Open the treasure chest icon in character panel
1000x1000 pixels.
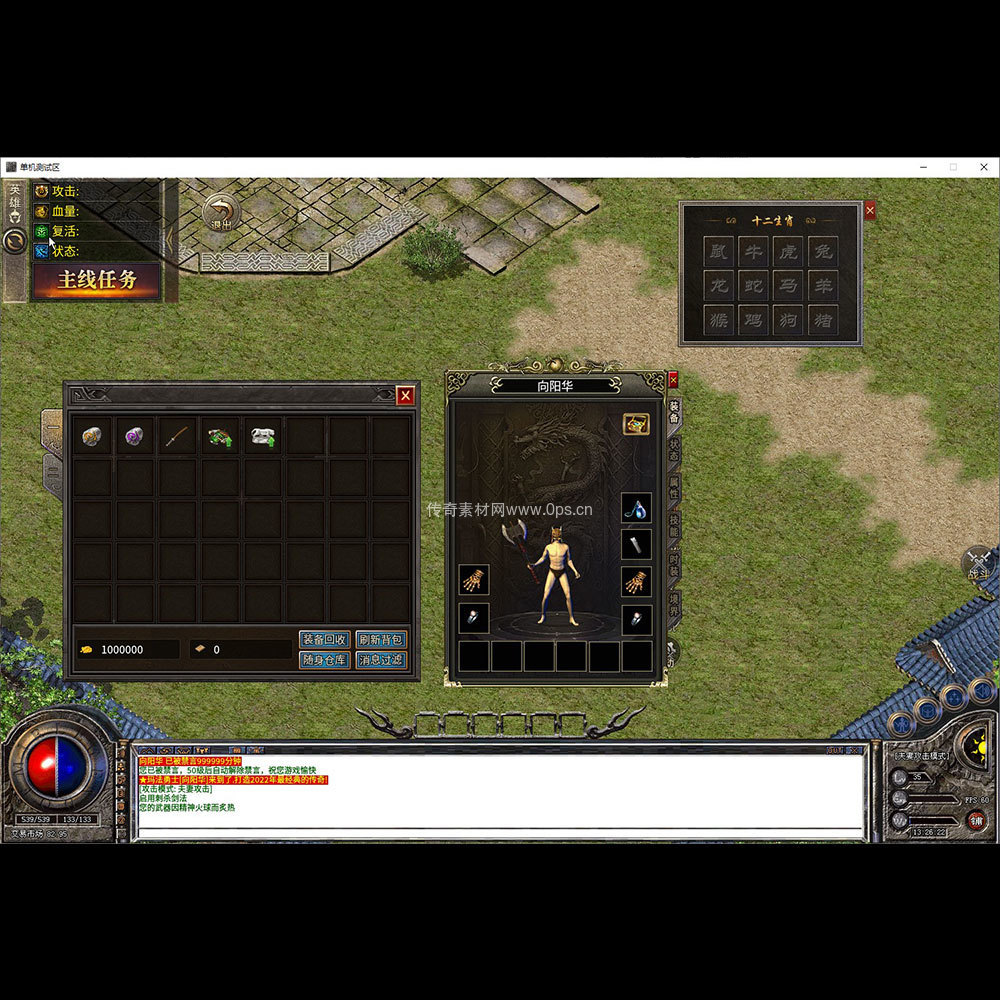636,424
